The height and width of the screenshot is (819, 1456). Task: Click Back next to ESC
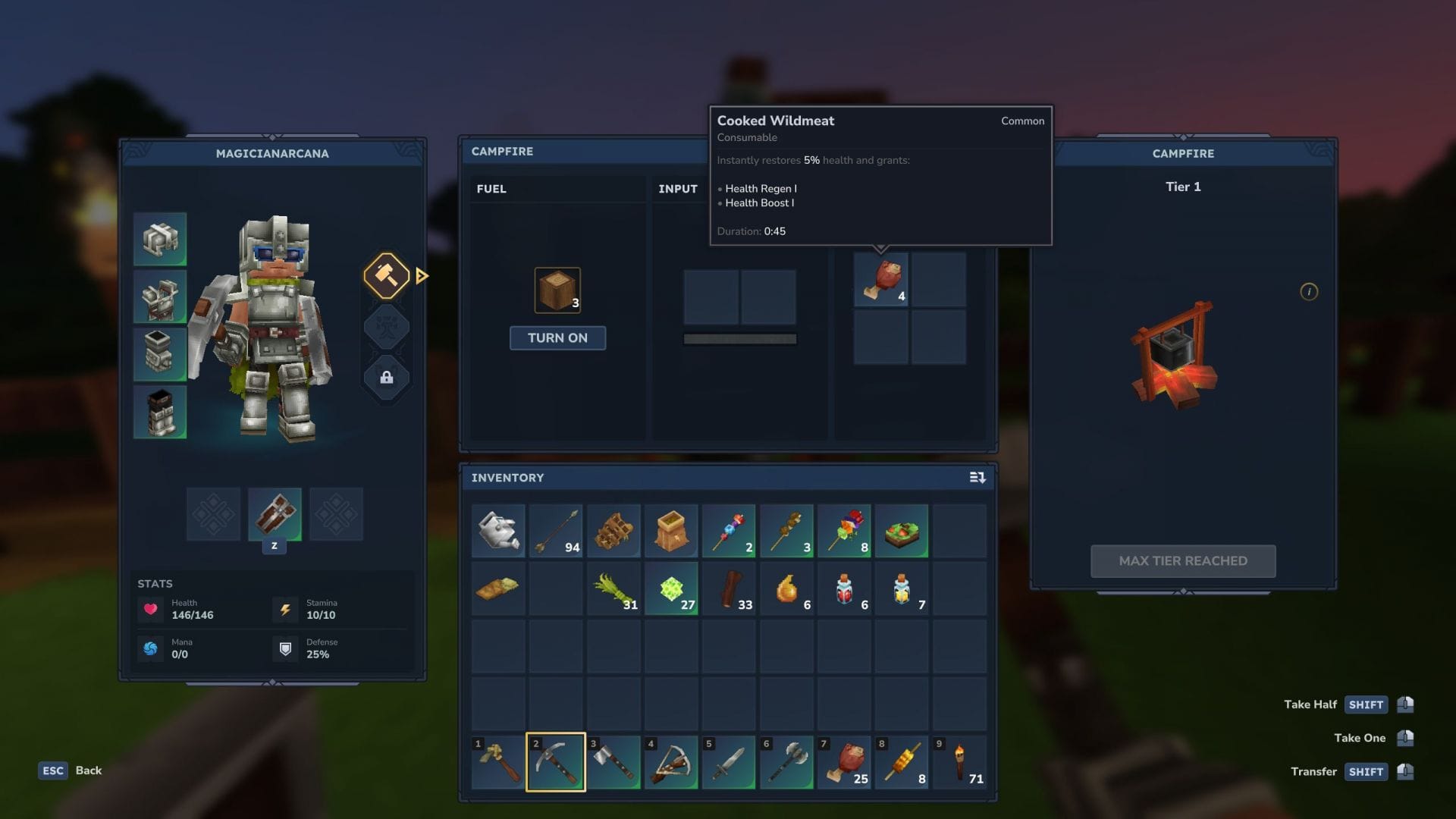pyautogui.click(x=88, y=770)
